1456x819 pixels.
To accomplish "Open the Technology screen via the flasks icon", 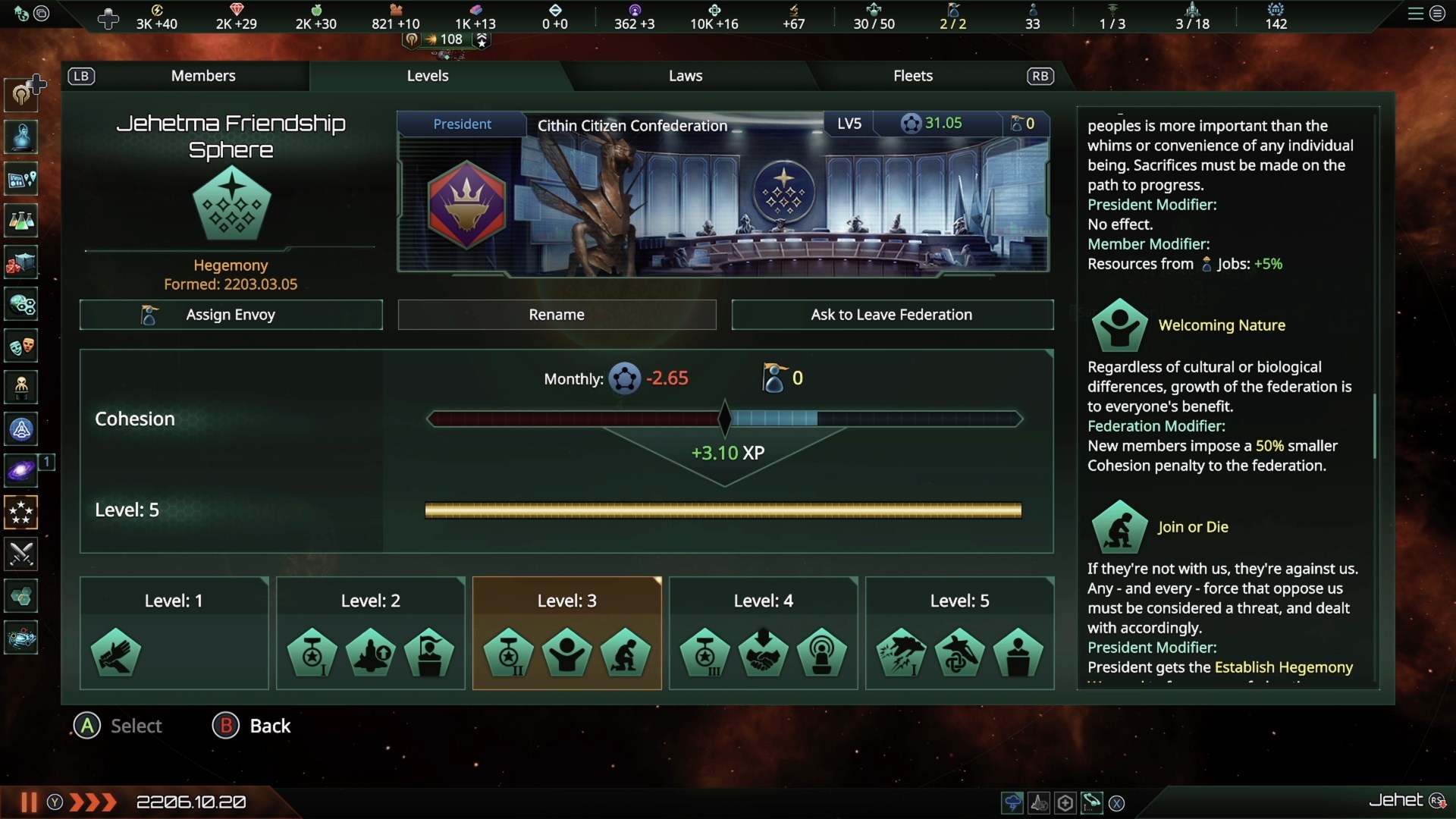I will 20,221.
